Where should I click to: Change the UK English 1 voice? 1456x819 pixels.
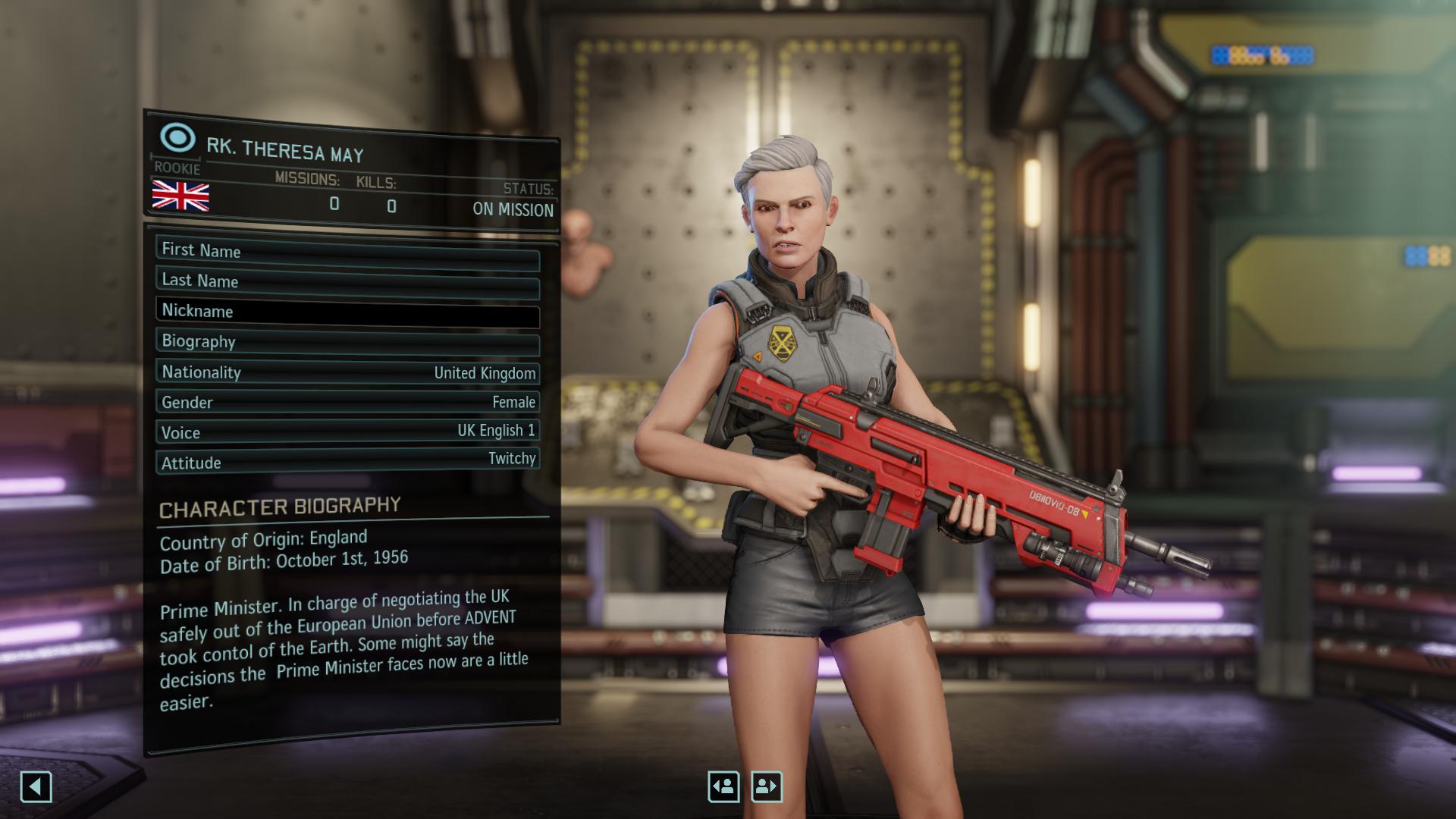click(347, 431)
